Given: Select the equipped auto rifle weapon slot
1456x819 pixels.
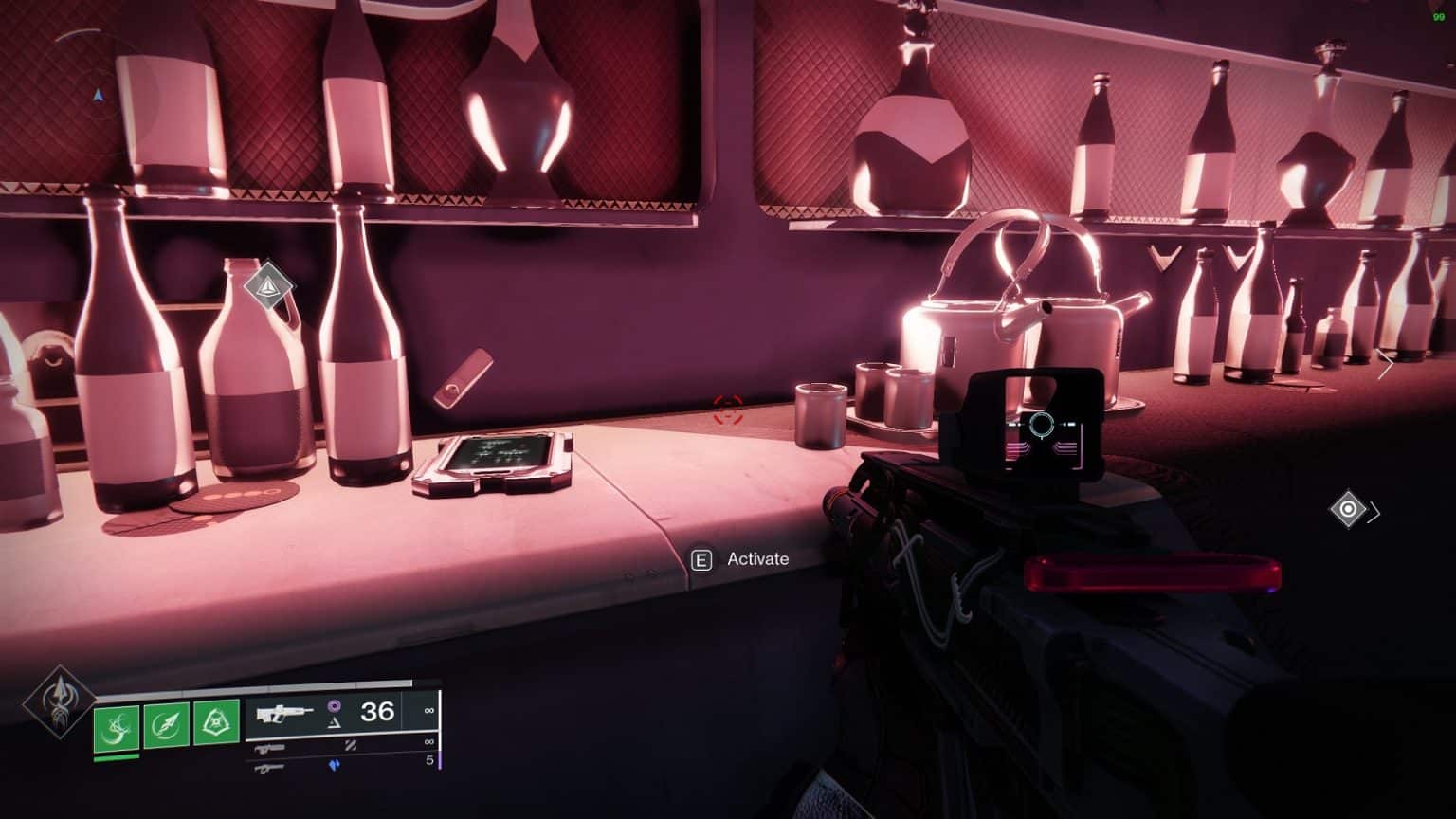Looking at the screenshot, I should point(284,713).
